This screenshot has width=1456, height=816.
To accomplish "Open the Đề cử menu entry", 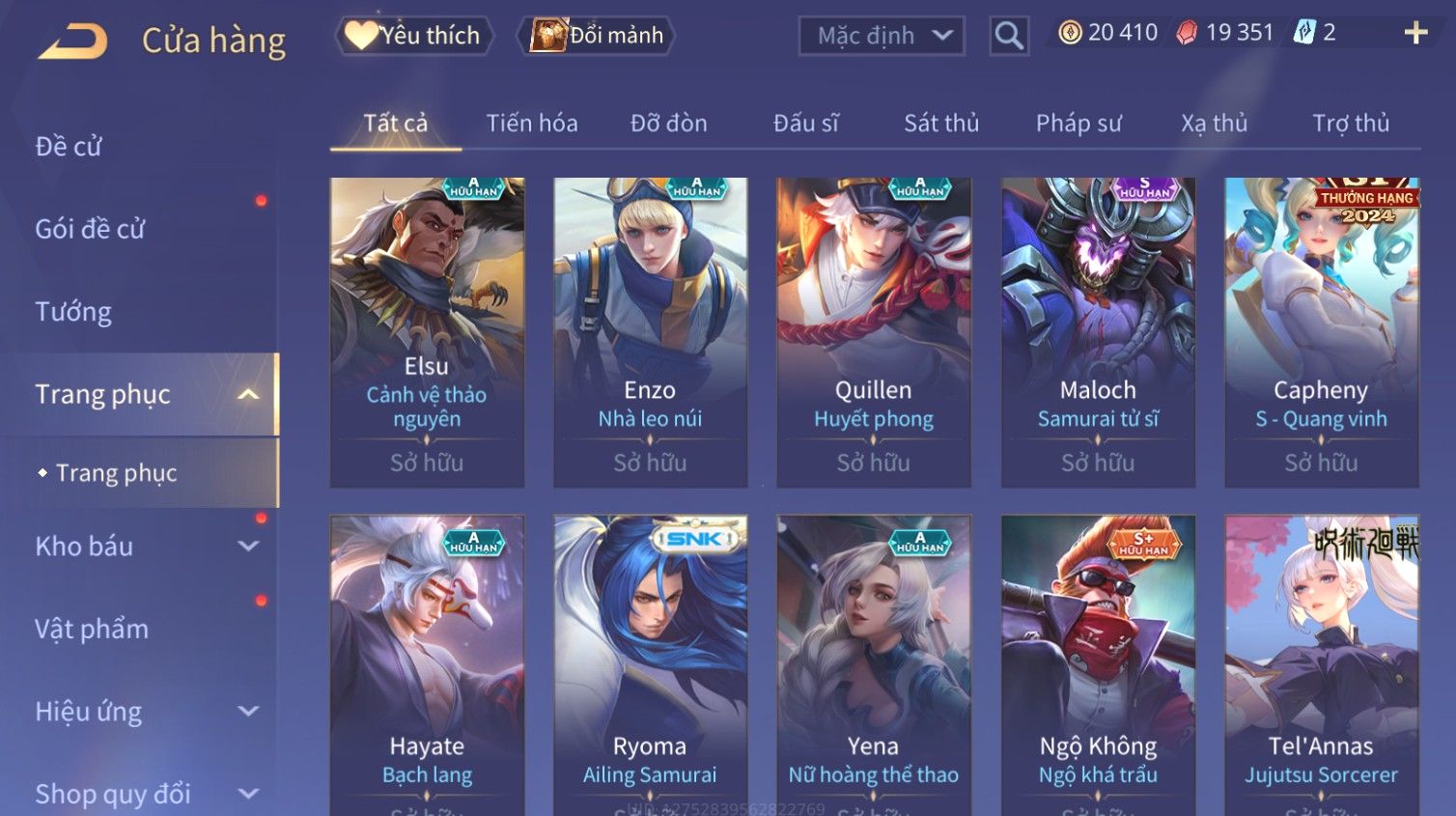I will point(69,147).
